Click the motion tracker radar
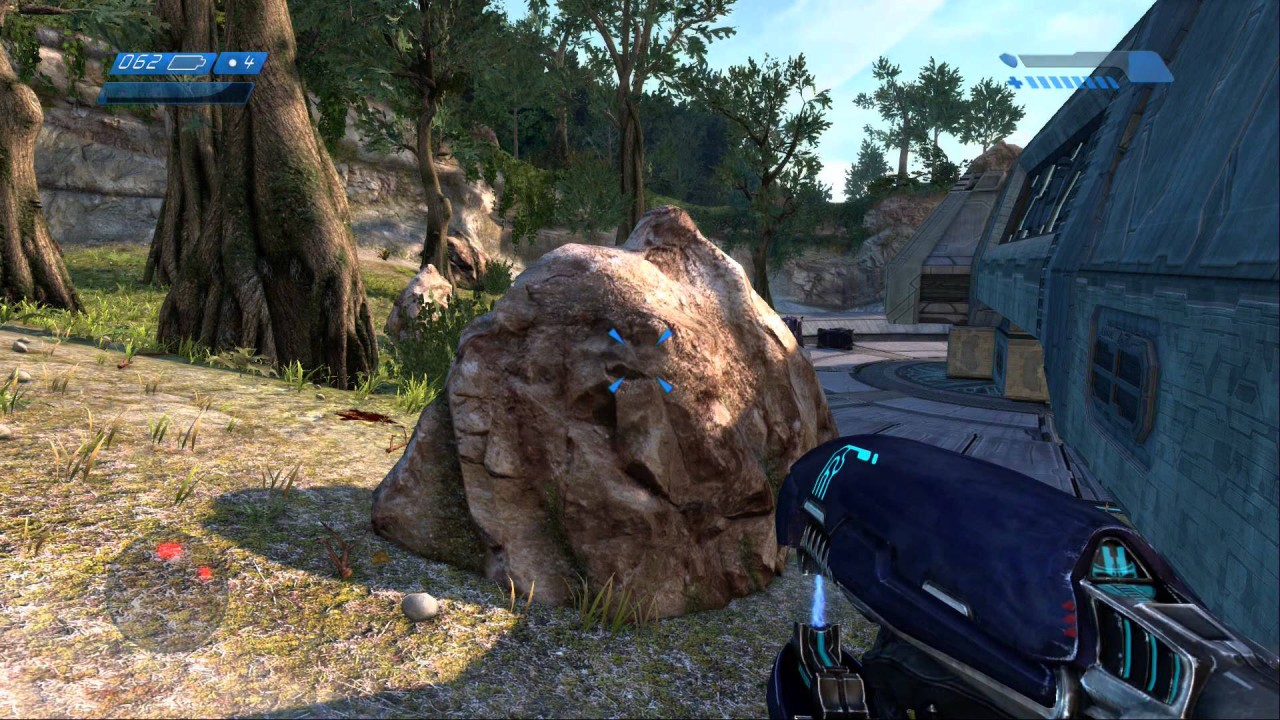Image resolution: width=1280 pixels, height=720 pixels. click(166, 591)
